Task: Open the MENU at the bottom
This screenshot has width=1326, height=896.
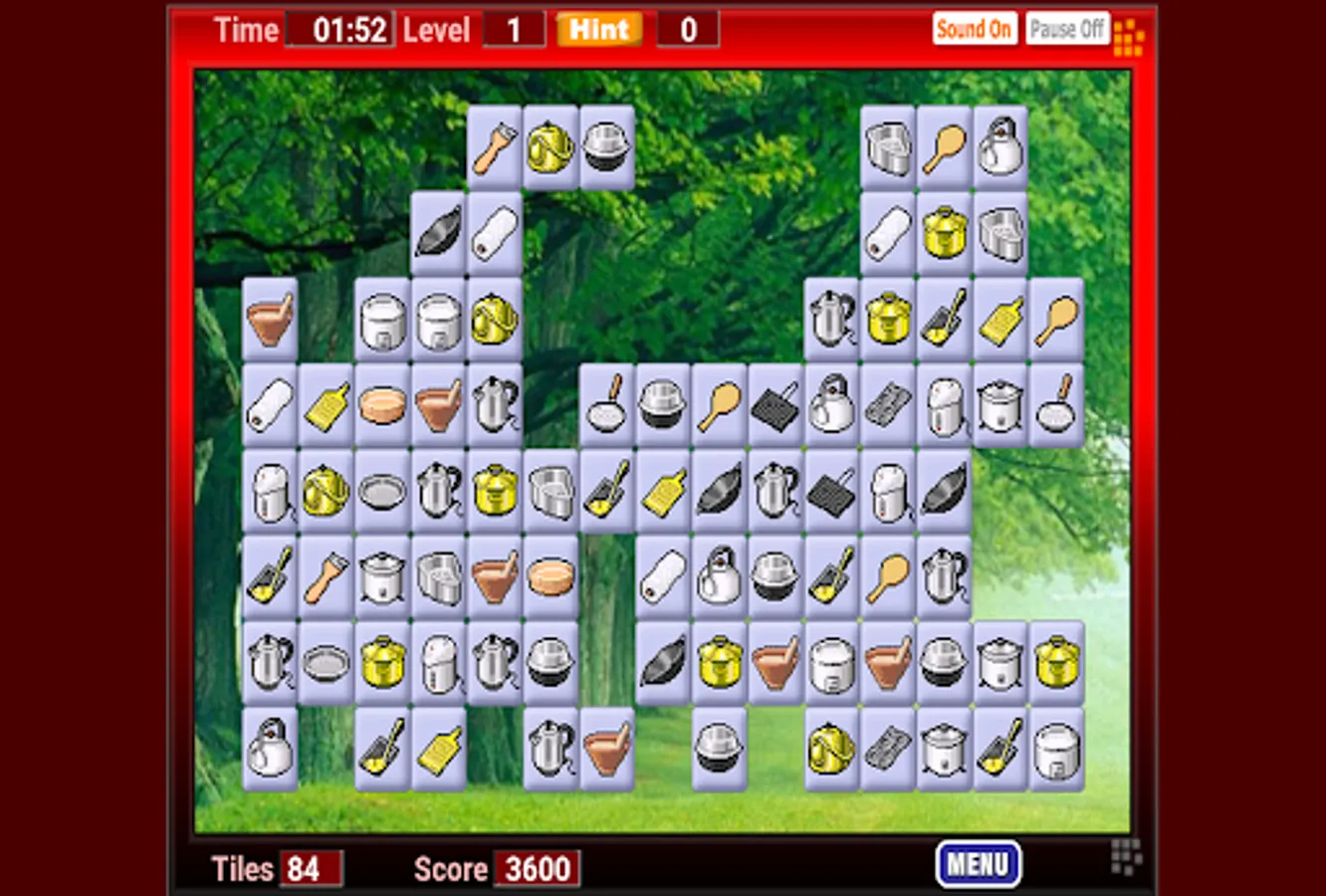Action: 980,862
